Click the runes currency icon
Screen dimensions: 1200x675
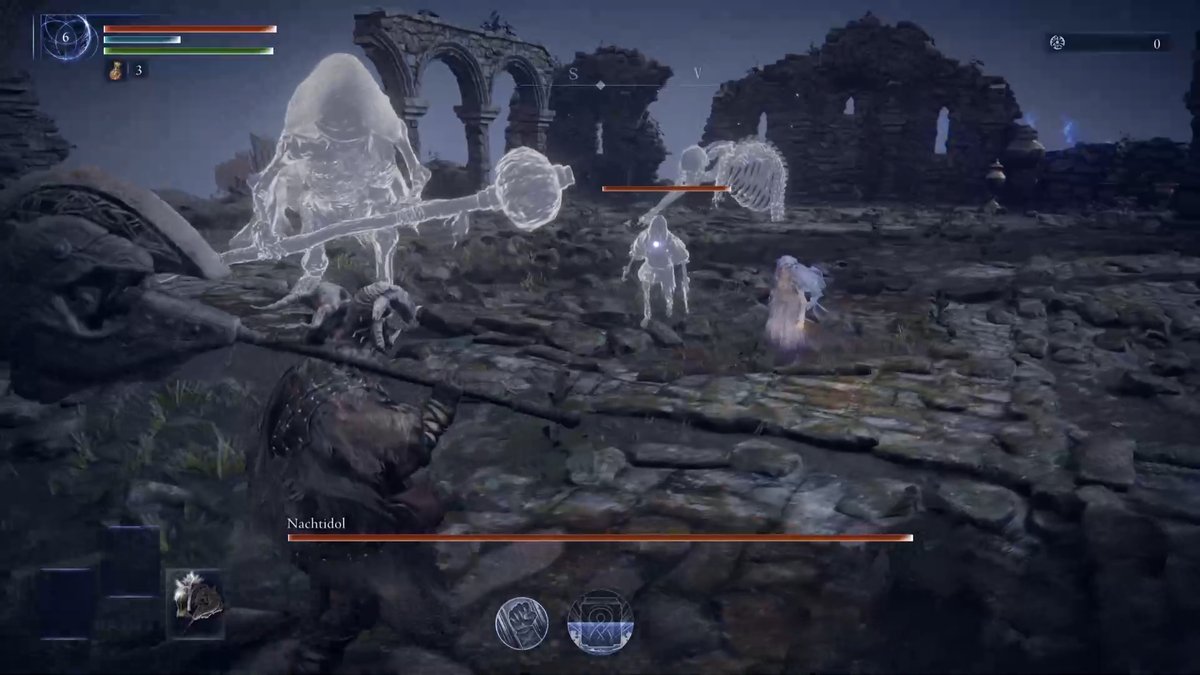point(1056,43)
